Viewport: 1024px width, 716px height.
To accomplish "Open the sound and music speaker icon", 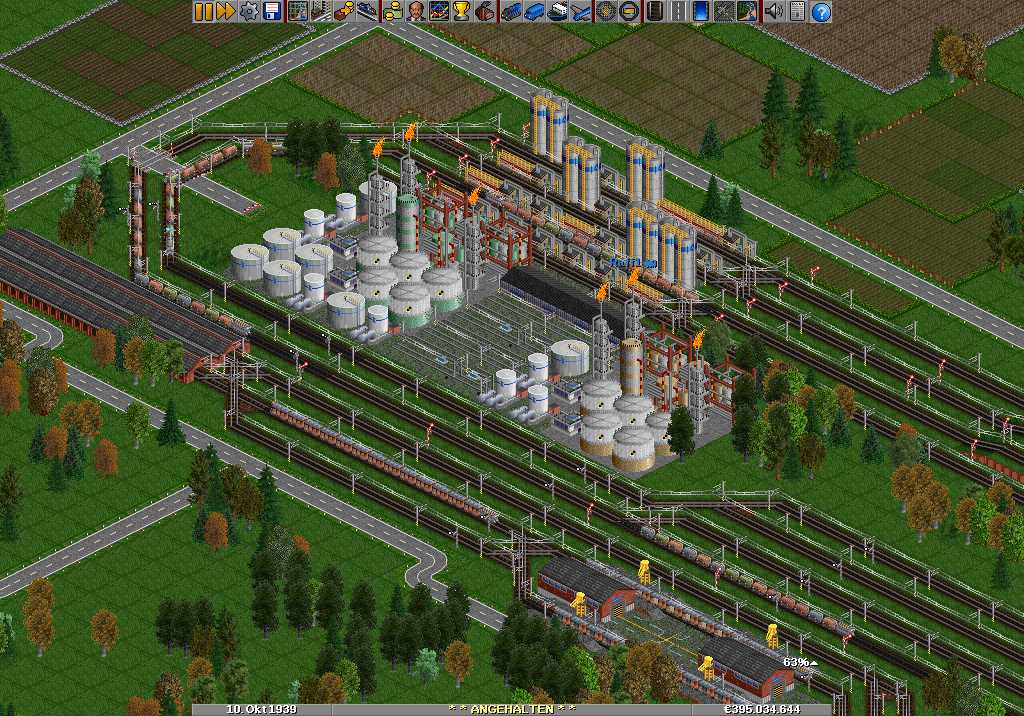I will tap(773, 12).
